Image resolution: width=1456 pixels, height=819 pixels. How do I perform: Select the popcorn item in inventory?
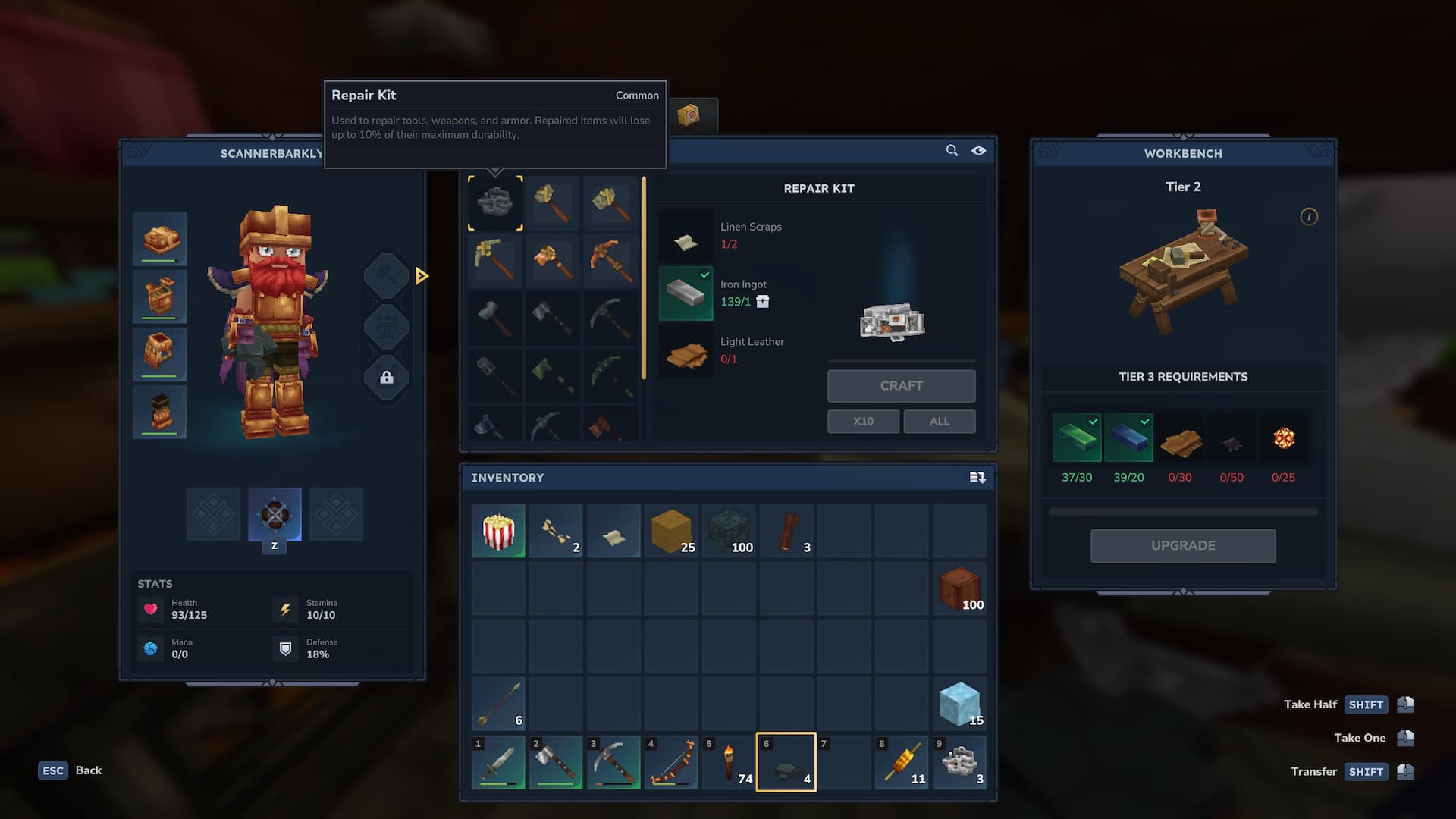(x=498, y=531)
